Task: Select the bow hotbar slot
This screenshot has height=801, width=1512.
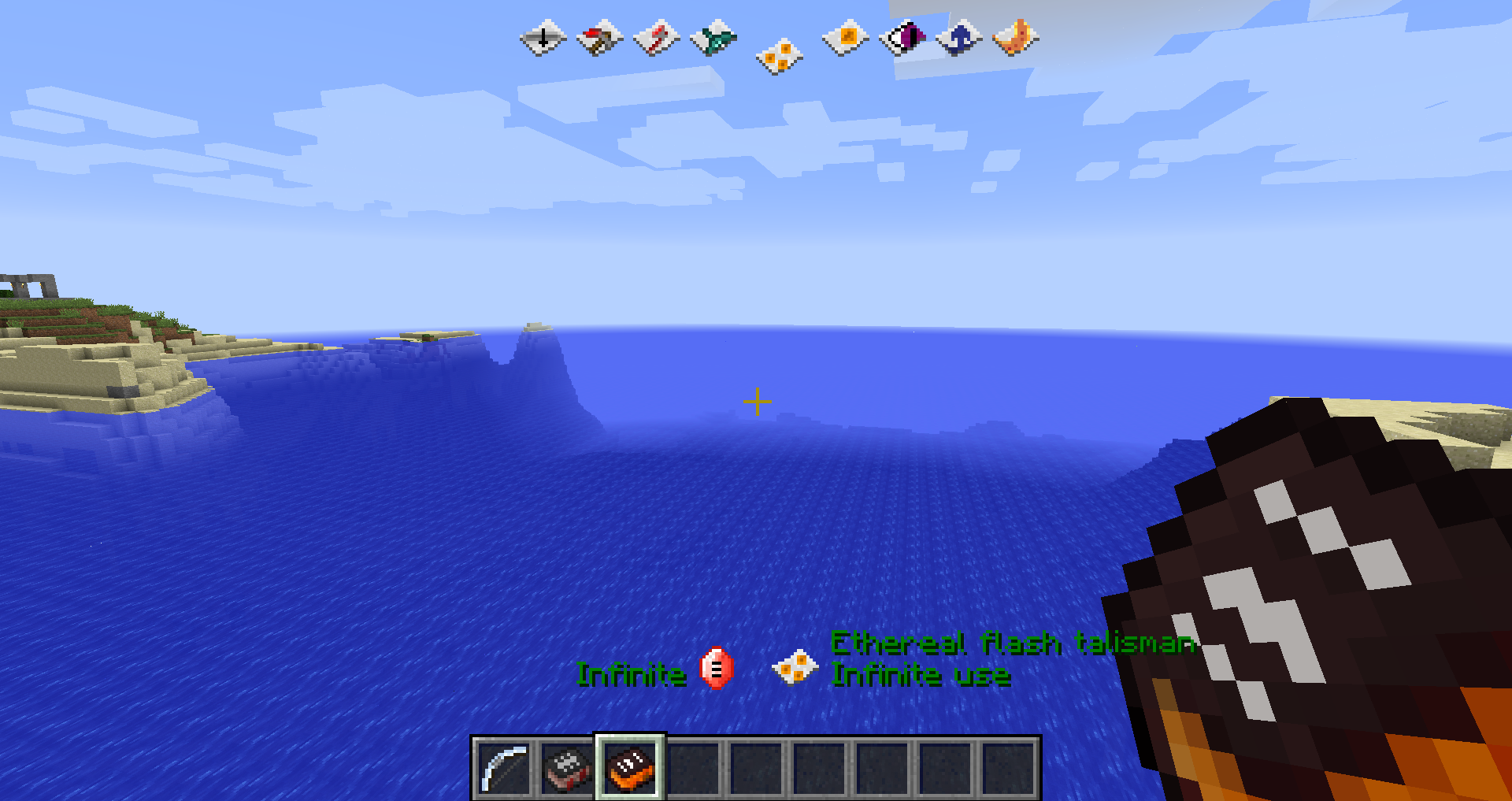Action: pos(504,768)
